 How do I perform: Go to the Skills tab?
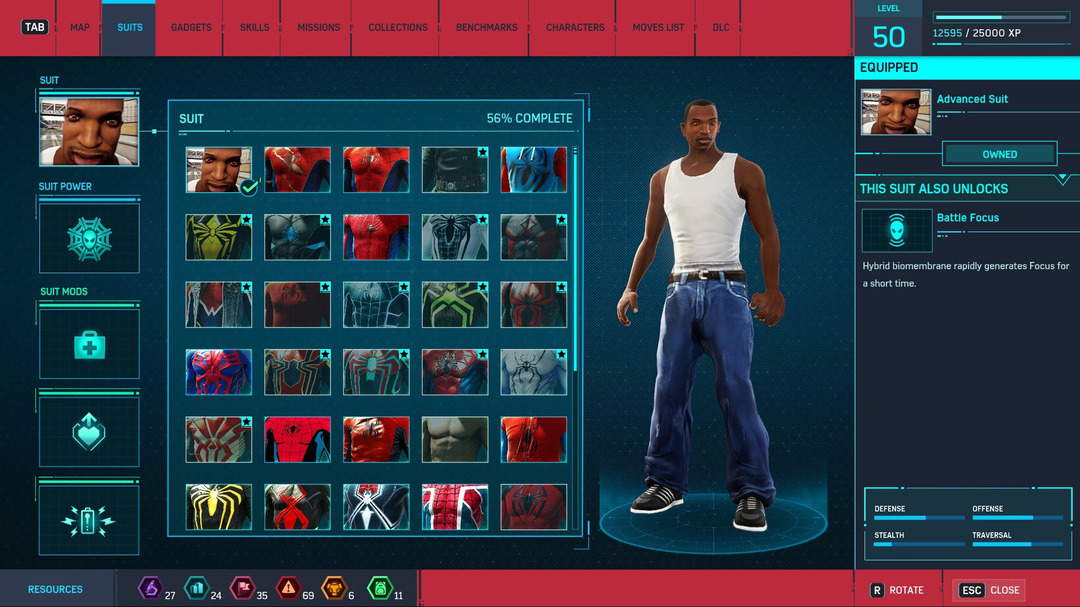(x=254, y=27)
